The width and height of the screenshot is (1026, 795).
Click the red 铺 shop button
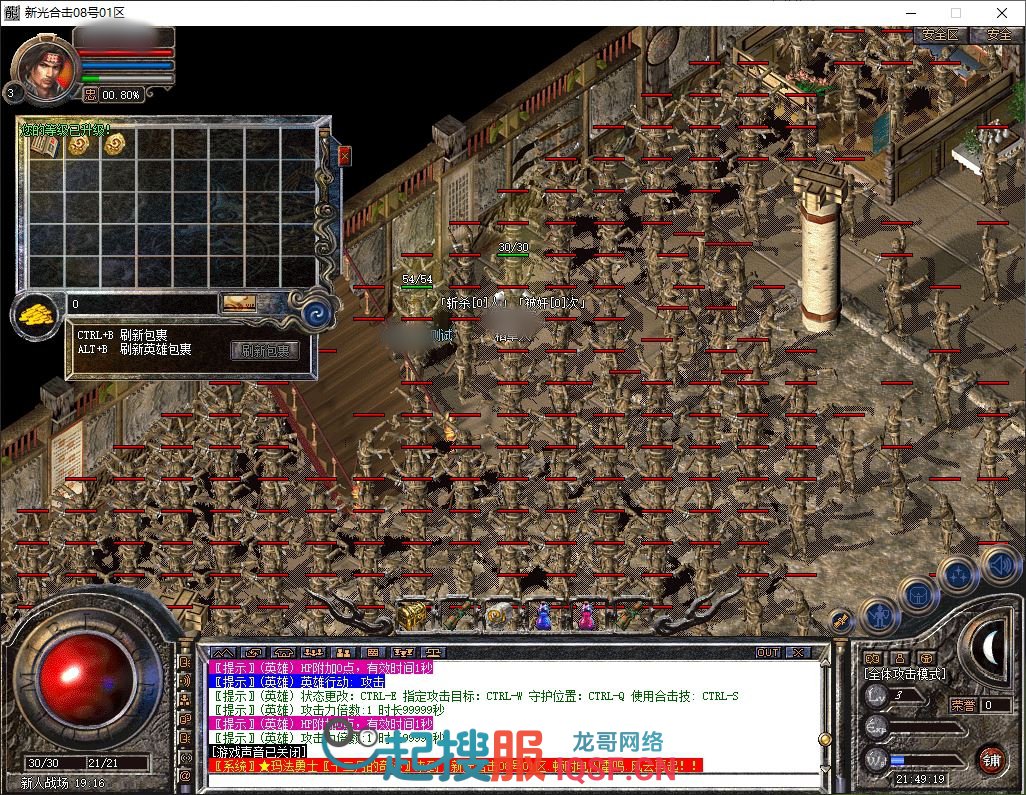coord(990,758)
